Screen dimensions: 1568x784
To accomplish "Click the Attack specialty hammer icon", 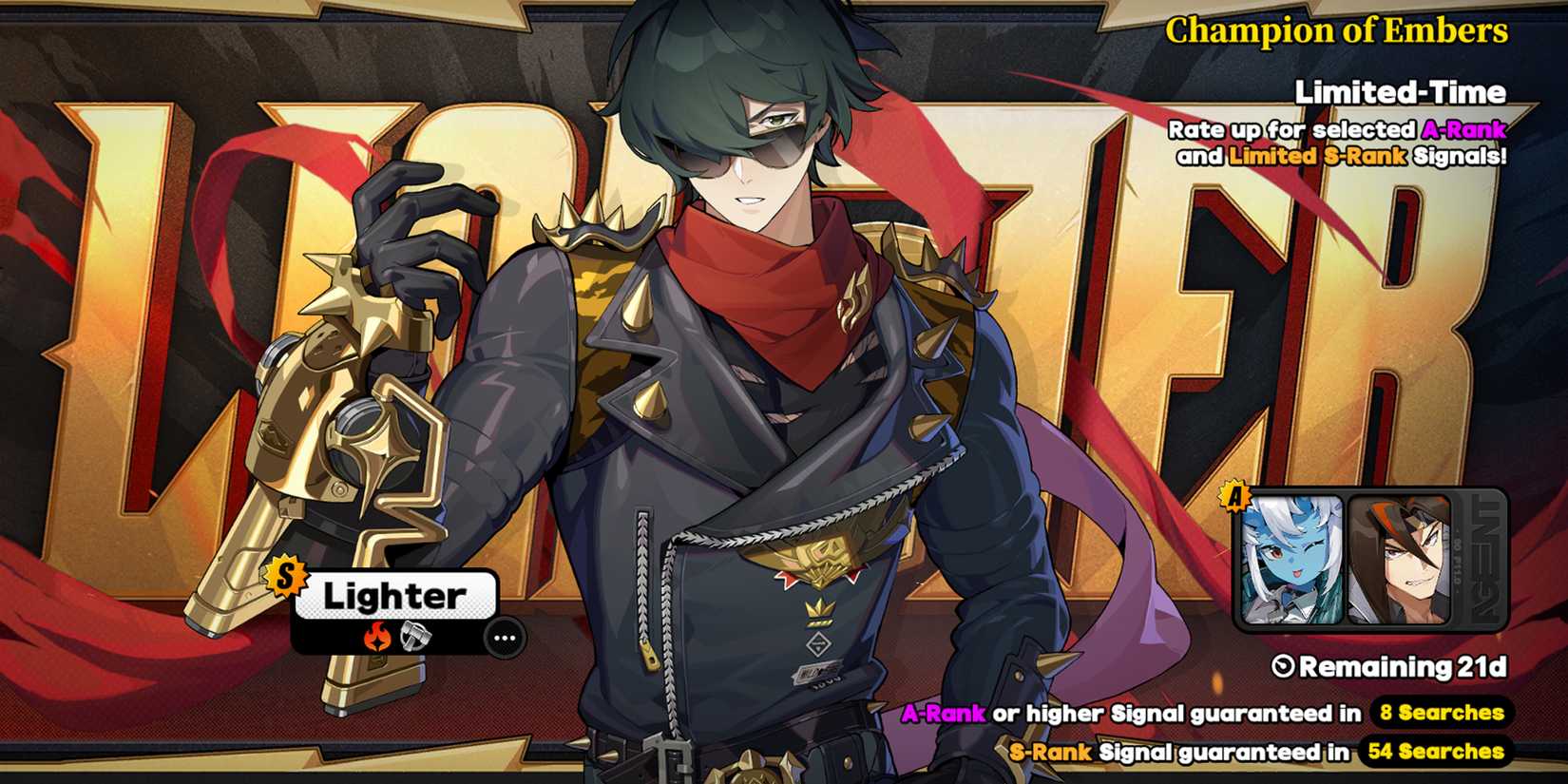I will (x=413, y=638).
